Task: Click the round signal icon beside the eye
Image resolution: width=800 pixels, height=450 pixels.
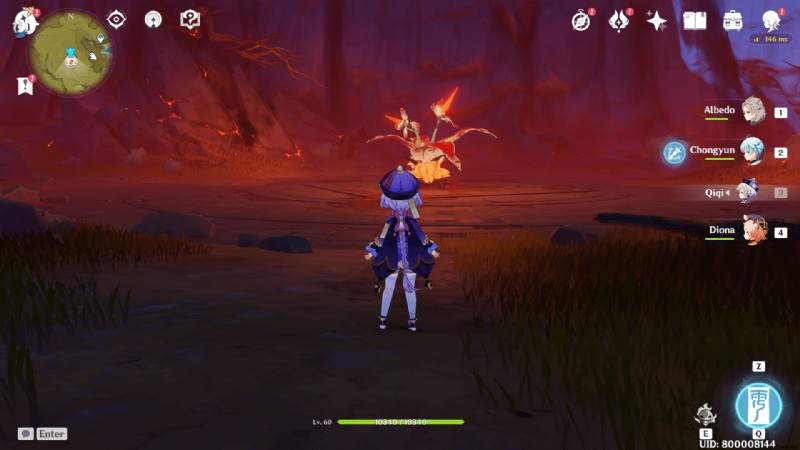Action: point(153,19)
